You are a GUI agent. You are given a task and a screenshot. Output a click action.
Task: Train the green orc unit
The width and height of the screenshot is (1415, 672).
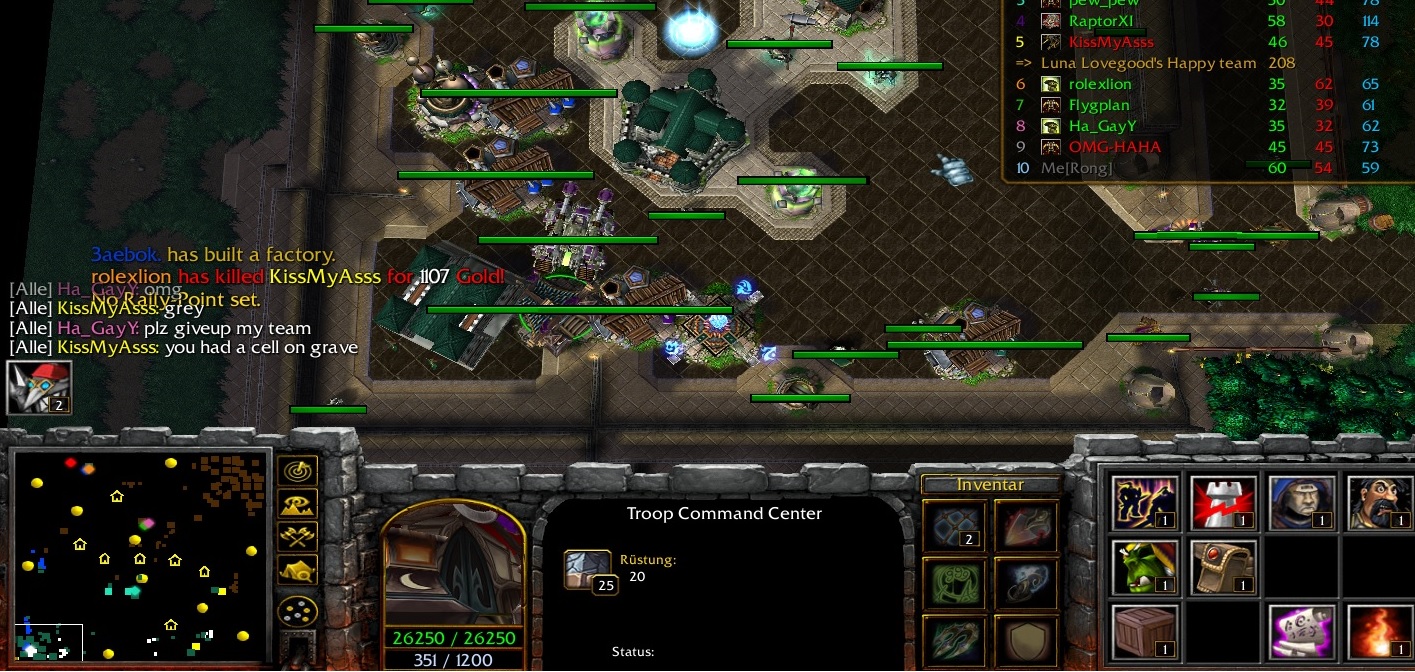coord(1145,567)
